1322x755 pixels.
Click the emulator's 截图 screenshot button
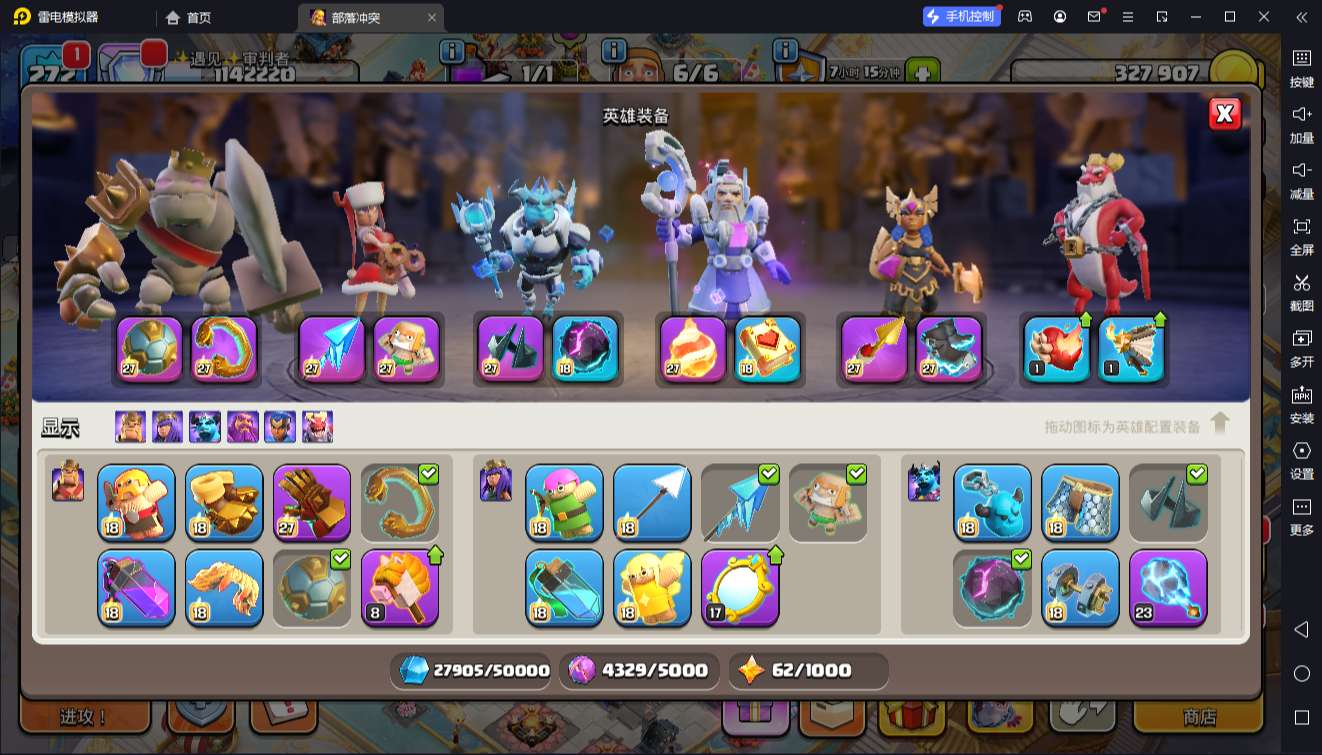(1301, 291)
